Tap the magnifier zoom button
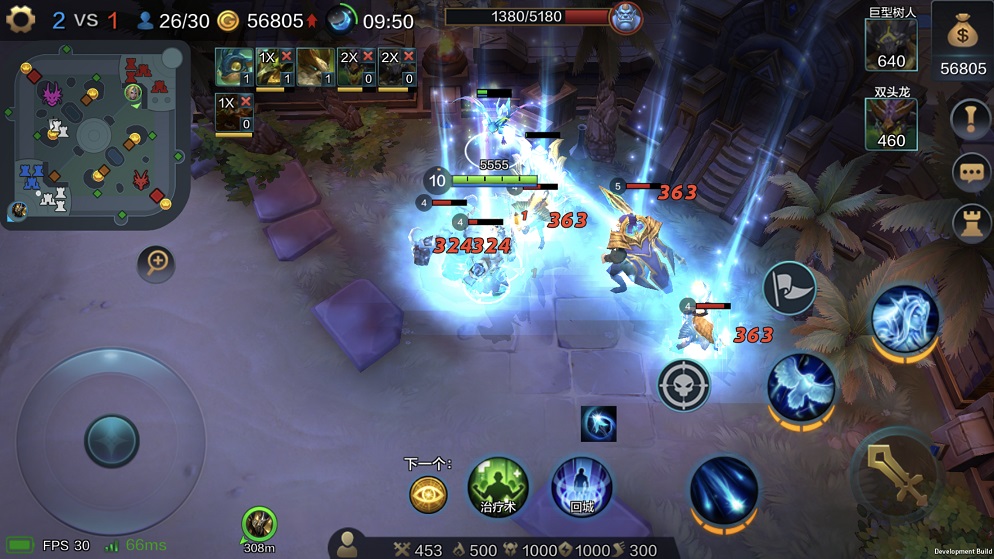 coord(157,263)
